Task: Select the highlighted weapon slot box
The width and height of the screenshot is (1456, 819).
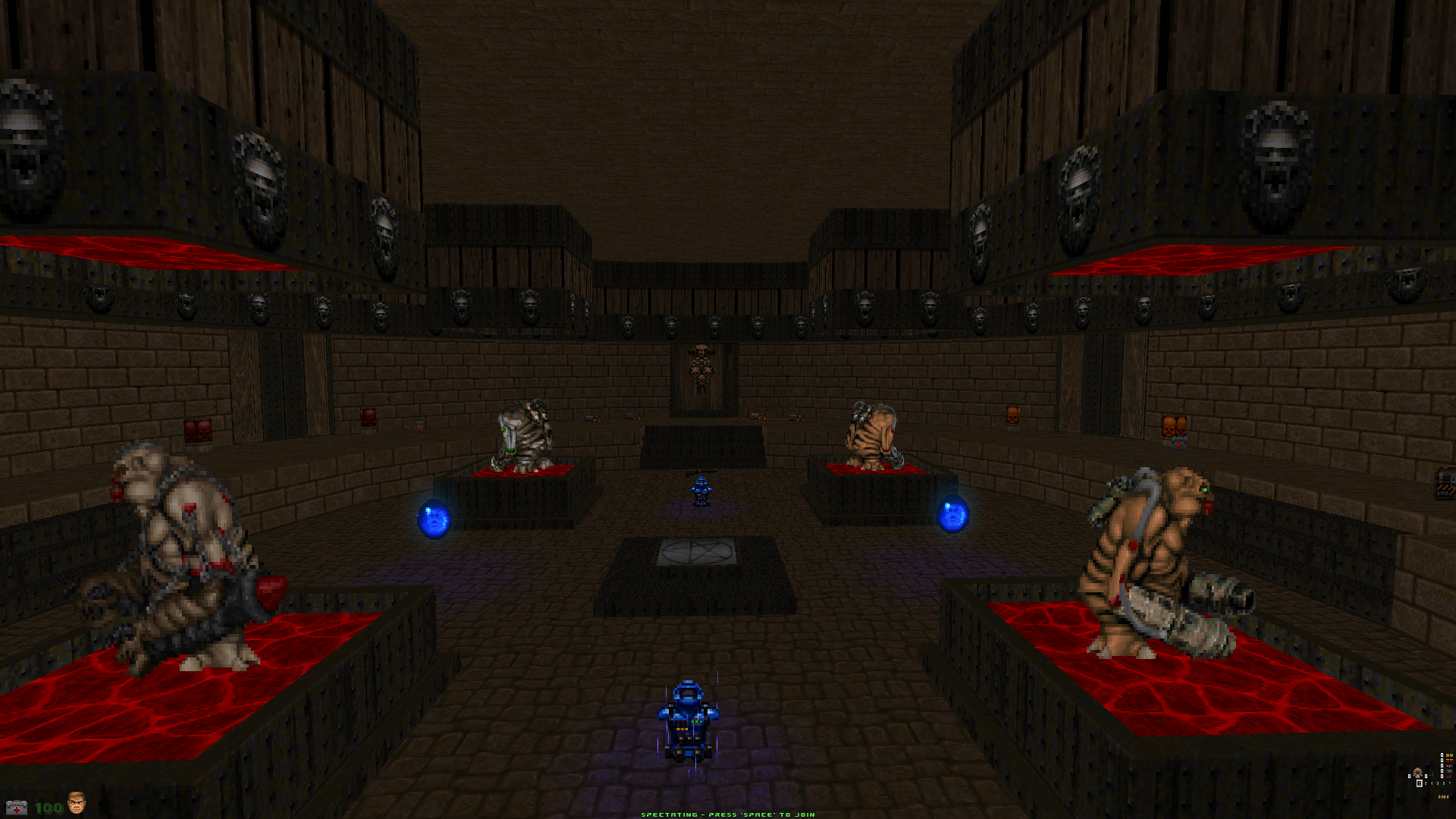Action: [x=1420, y=783]
